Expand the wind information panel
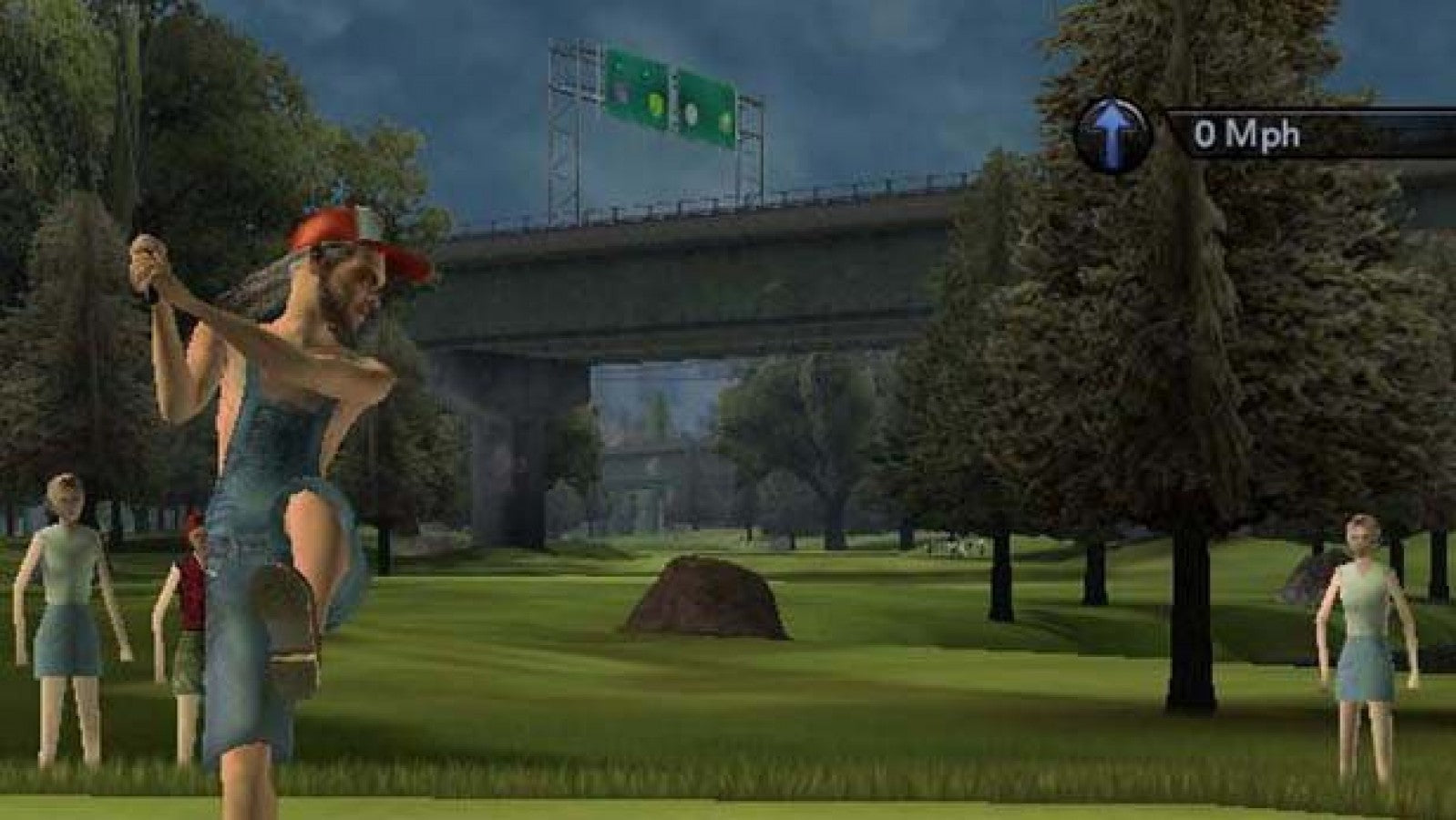Image resolution: width=1456 pixels, height=820 pixels. coord(1184,133)
